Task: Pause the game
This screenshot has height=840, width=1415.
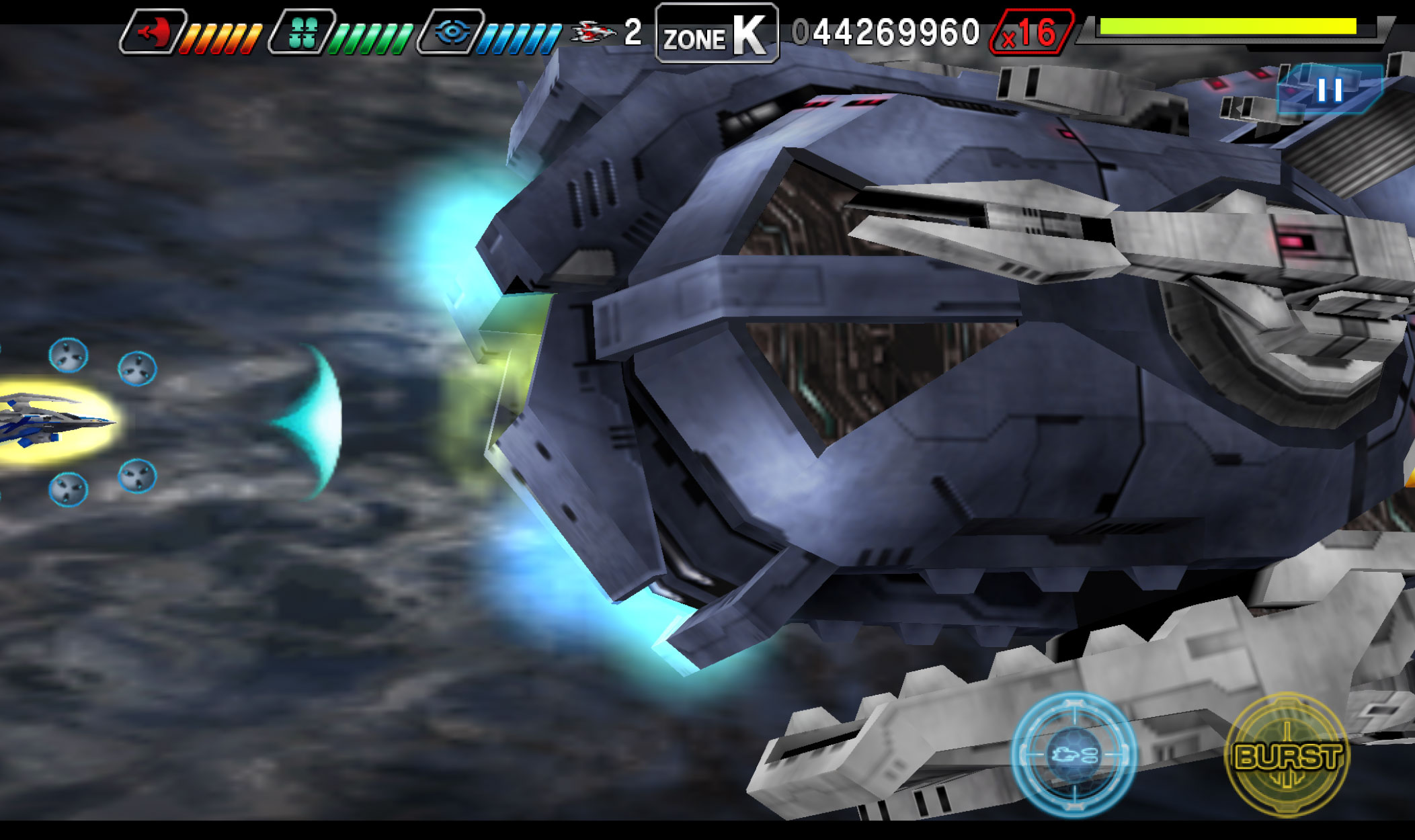Action: tap(1329, 90)
